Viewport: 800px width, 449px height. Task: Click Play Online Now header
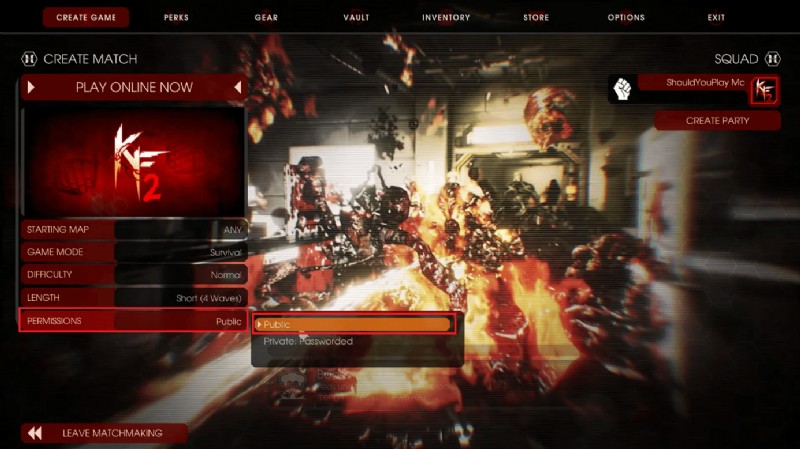134,87
